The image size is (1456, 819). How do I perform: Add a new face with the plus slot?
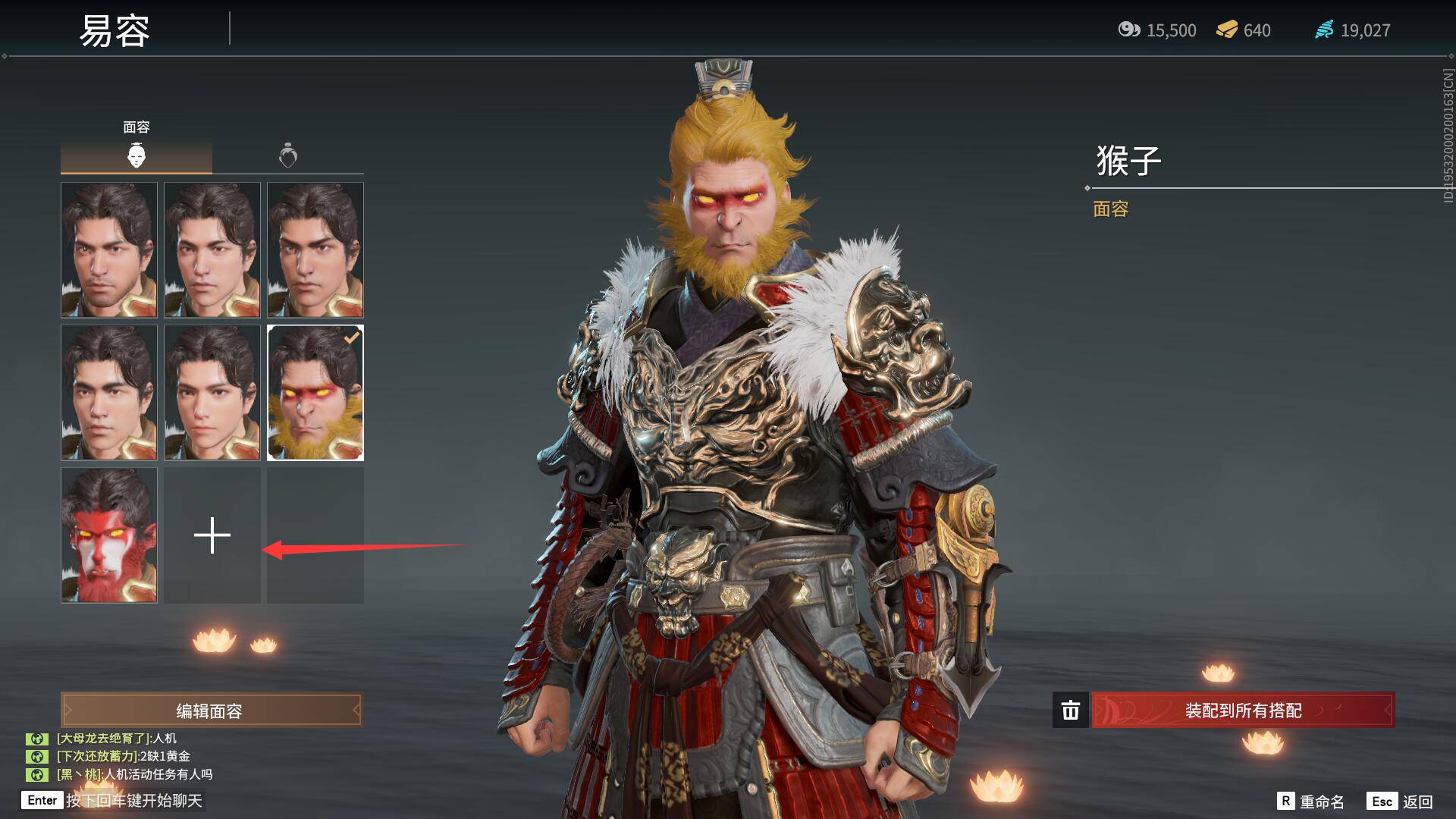click(212, 535)
